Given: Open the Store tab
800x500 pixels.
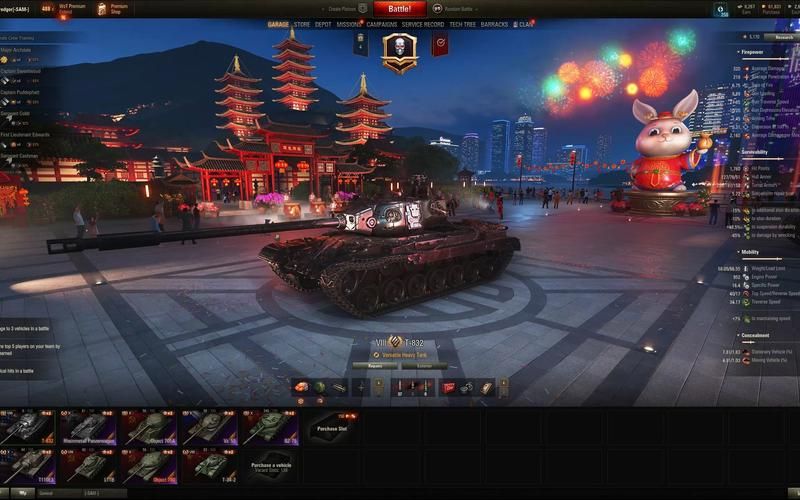Looking at the screenshot, I should coord(302,24).
